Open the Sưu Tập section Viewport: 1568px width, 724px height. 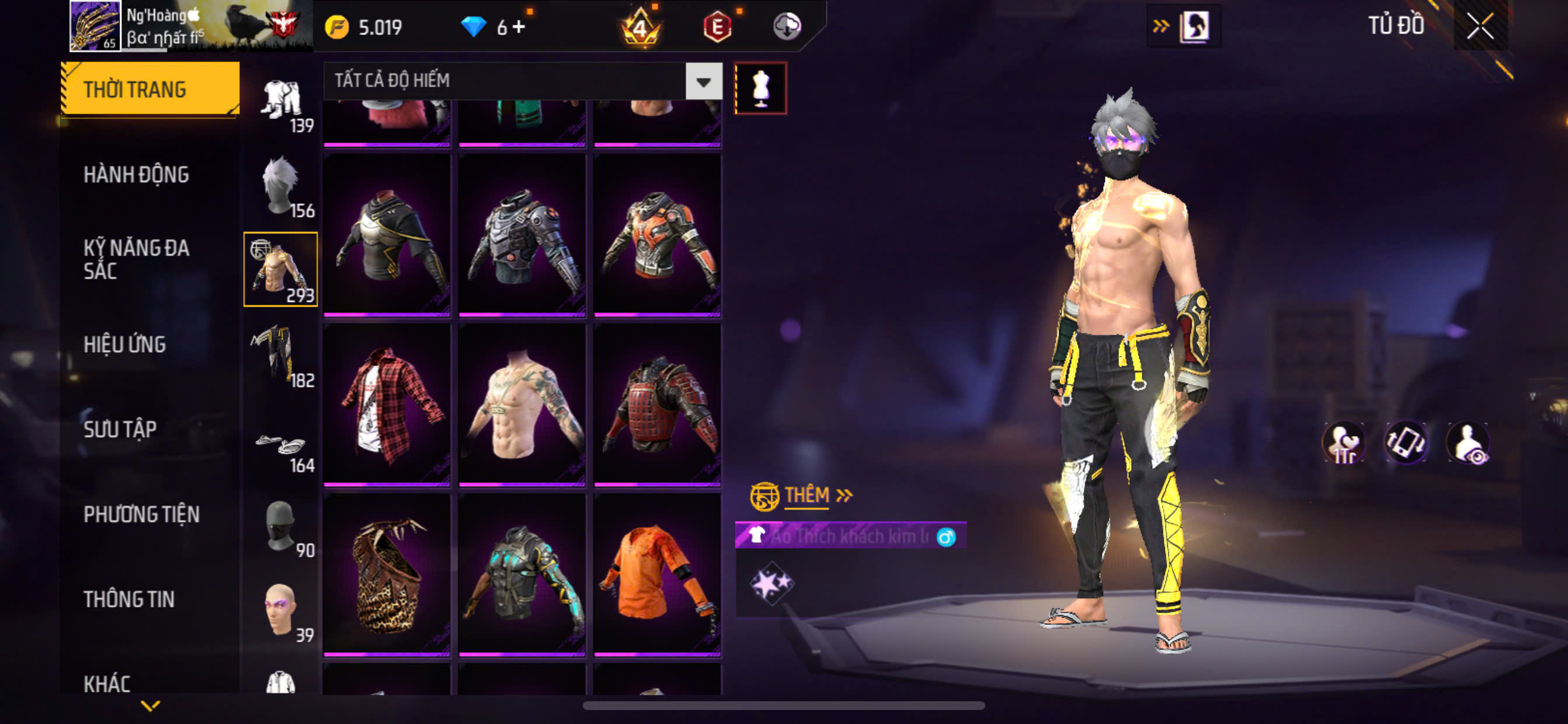(120, 429)
